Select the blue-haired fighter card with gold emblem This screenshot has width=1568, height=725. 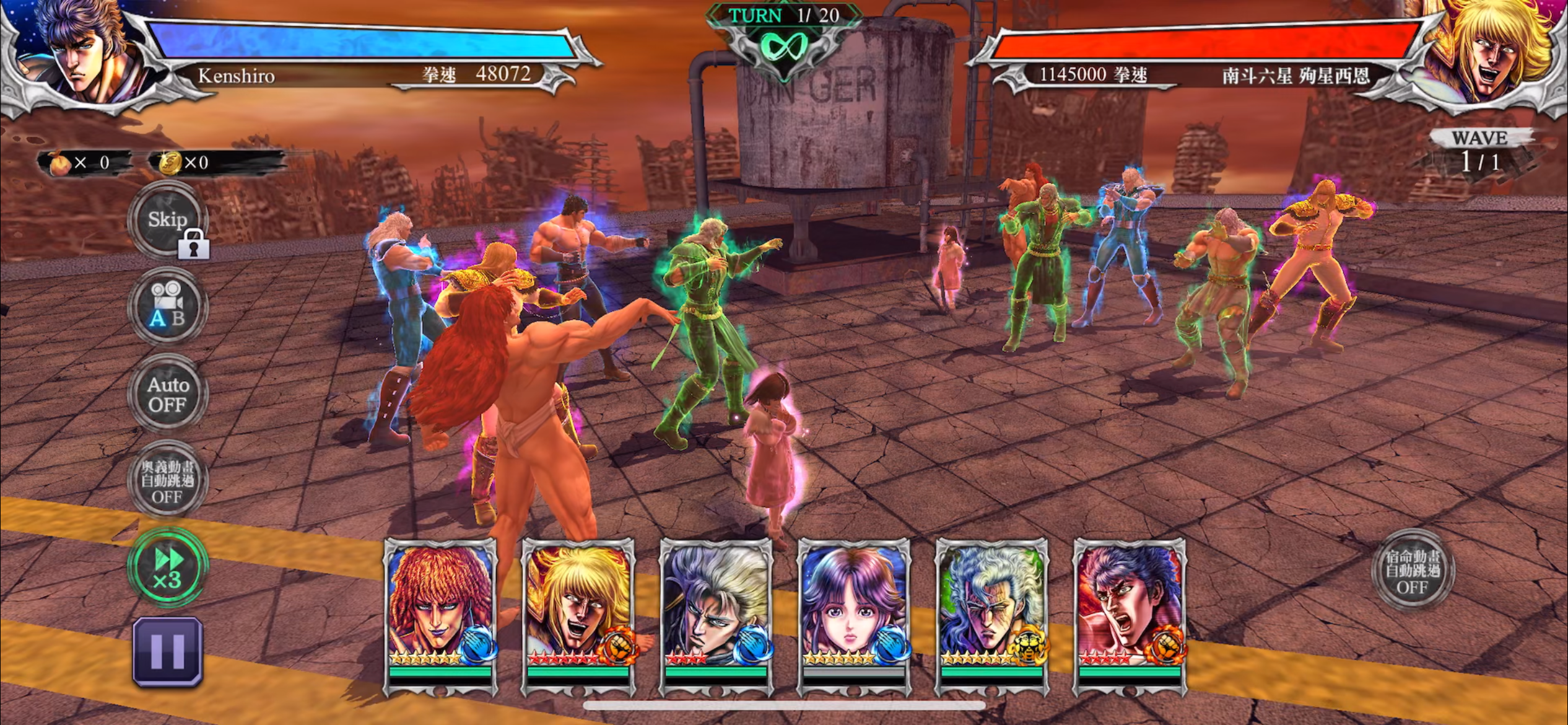point(991,615)
